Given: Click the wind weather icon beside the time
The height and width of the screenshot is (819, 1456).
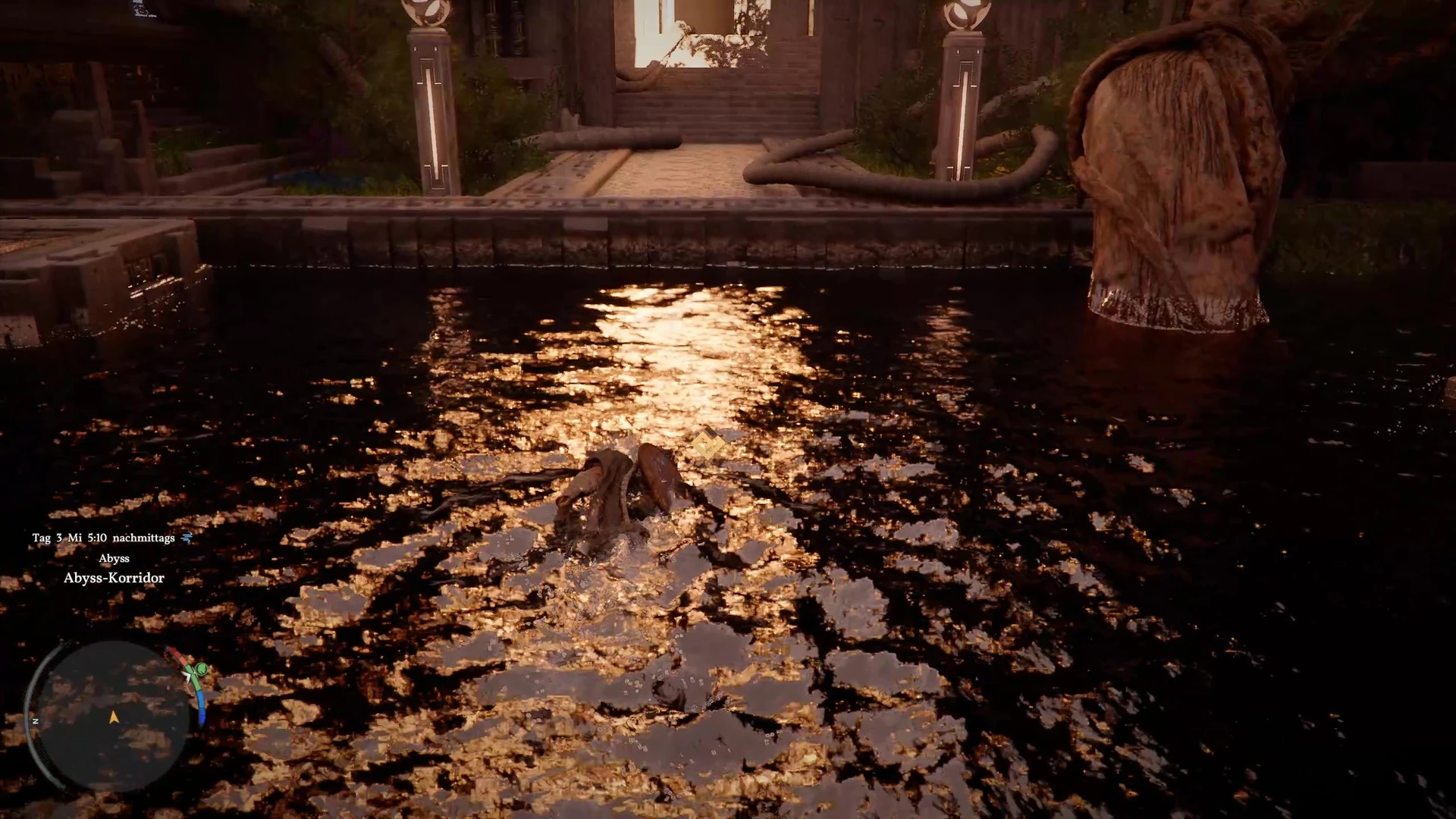Looking at the screenshot, I should click(x=187, y=538).
